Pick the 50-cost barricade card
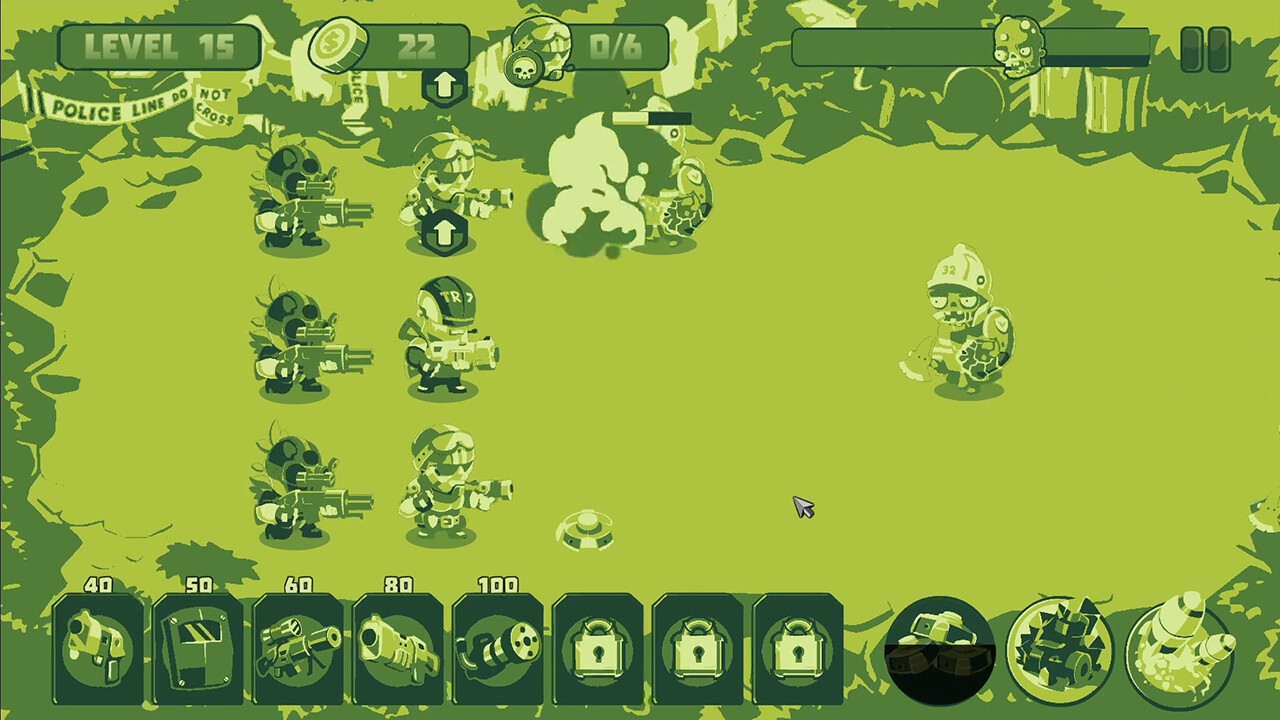 point(197,645)
